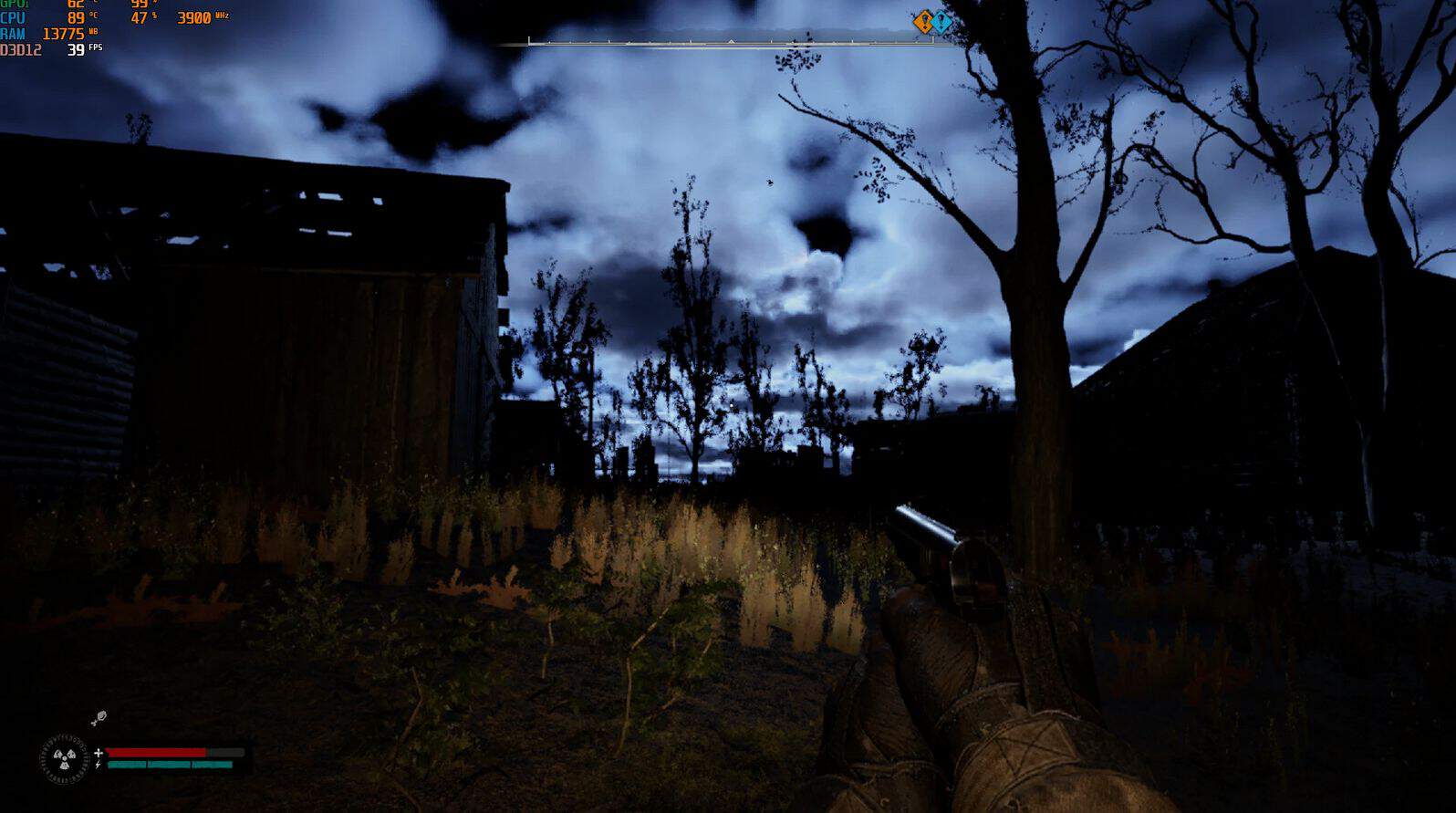1456x813 pixels.
Task: Click the radiation trefoil indicator
Action: [64, 758]
